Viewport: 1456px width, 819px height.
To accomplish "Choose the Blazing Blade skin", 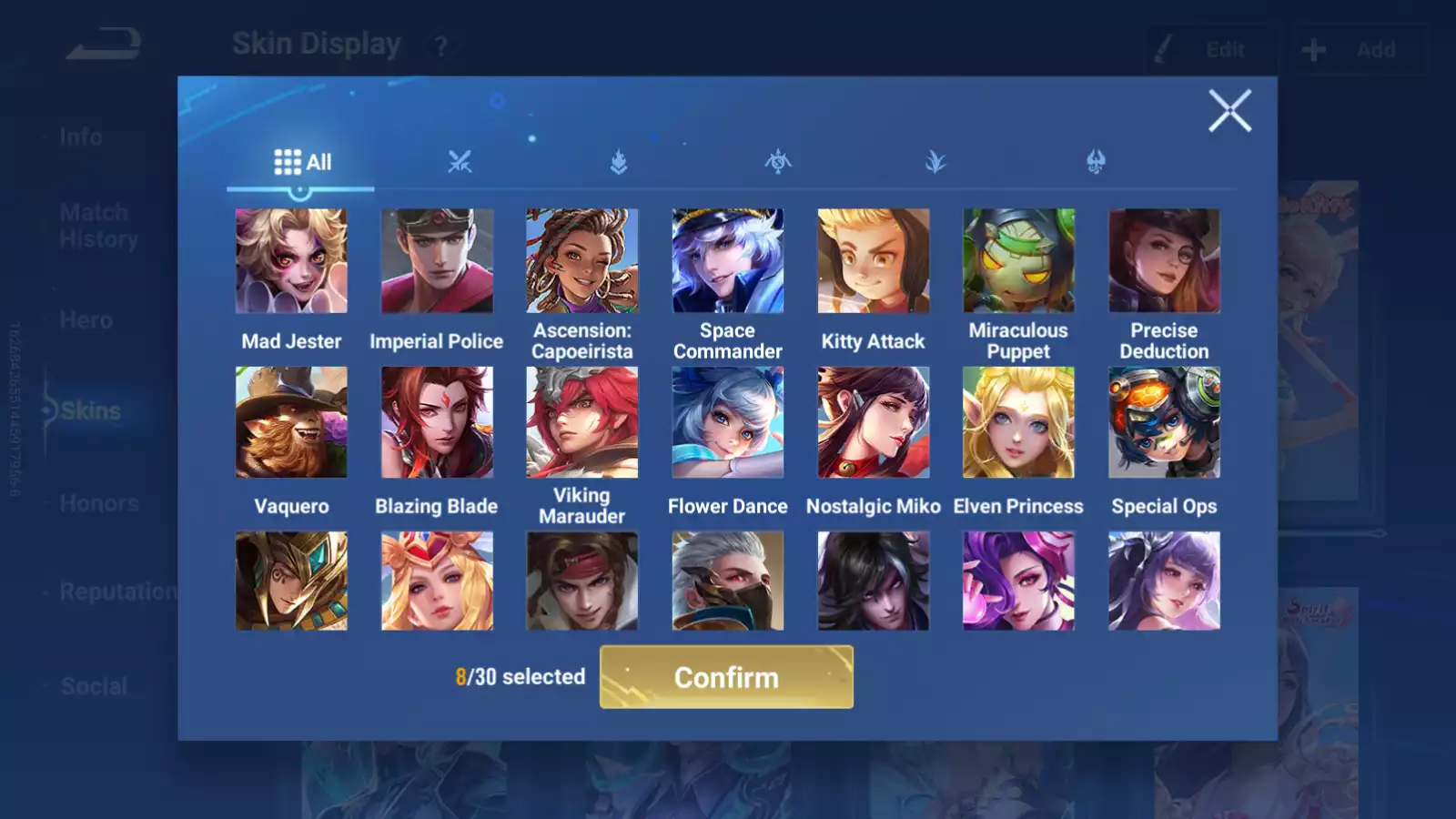I will point(437,422).
